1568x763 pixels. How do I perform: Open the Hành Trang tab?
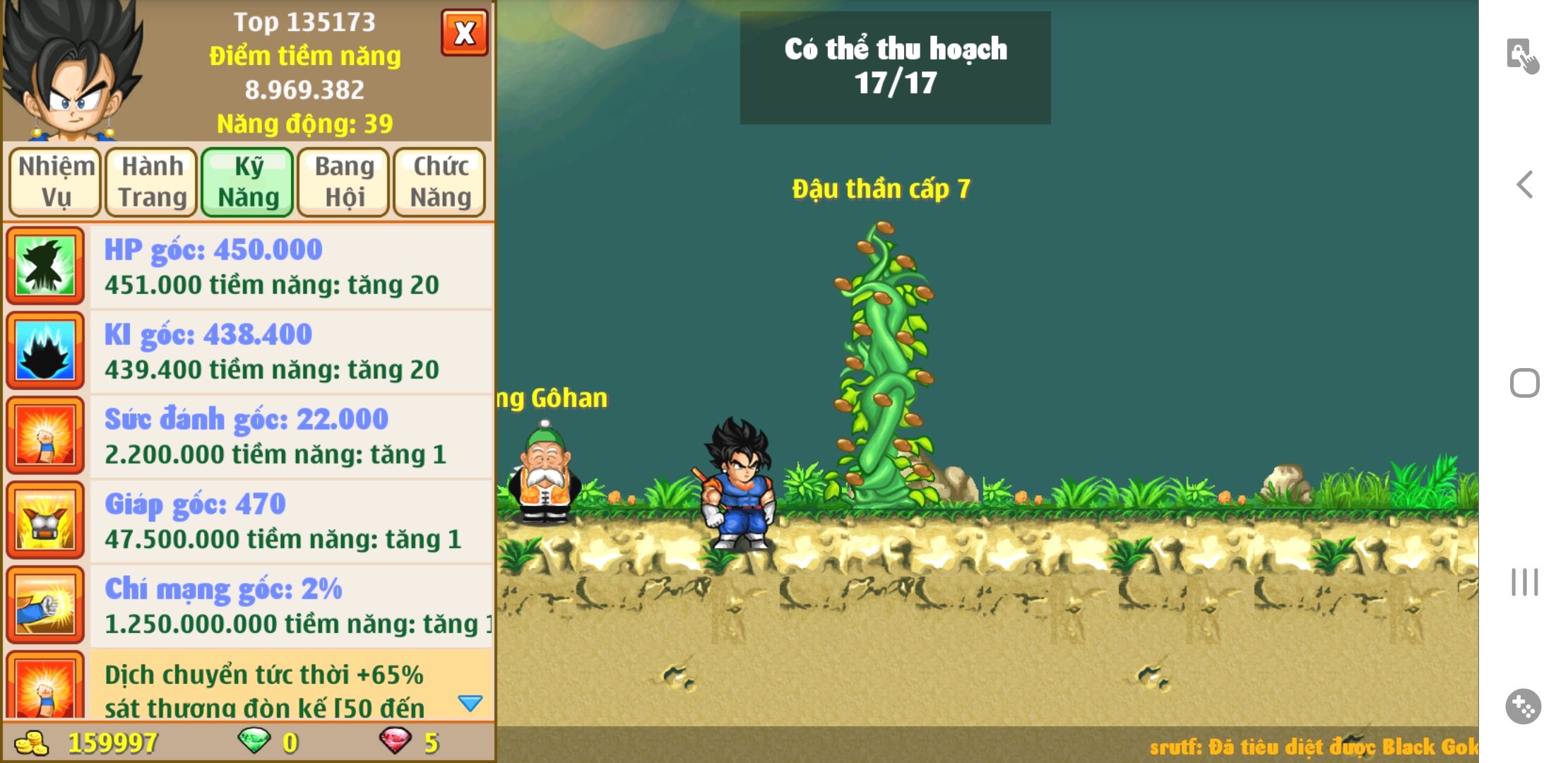[152, 182]
